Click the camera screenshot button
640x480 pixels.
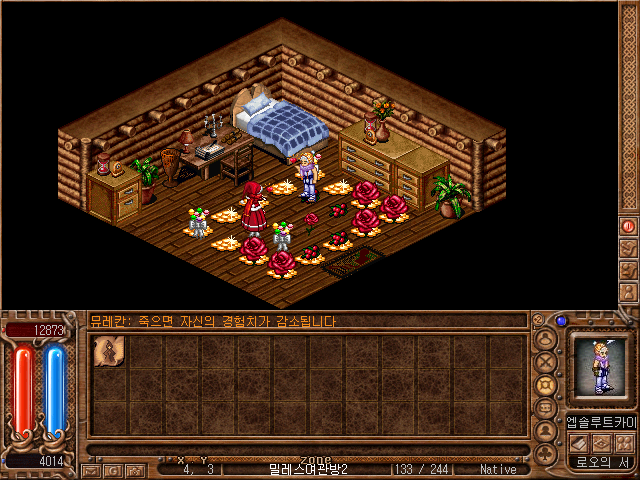coord(135,469)
